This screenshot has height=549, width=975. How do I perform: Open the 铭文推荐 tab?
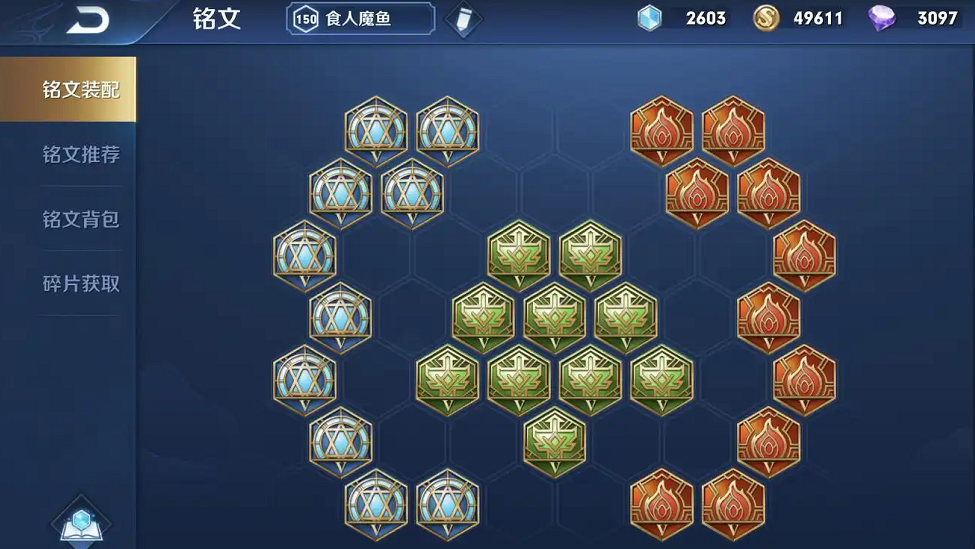pyautogui.click(x=80, y=155)
